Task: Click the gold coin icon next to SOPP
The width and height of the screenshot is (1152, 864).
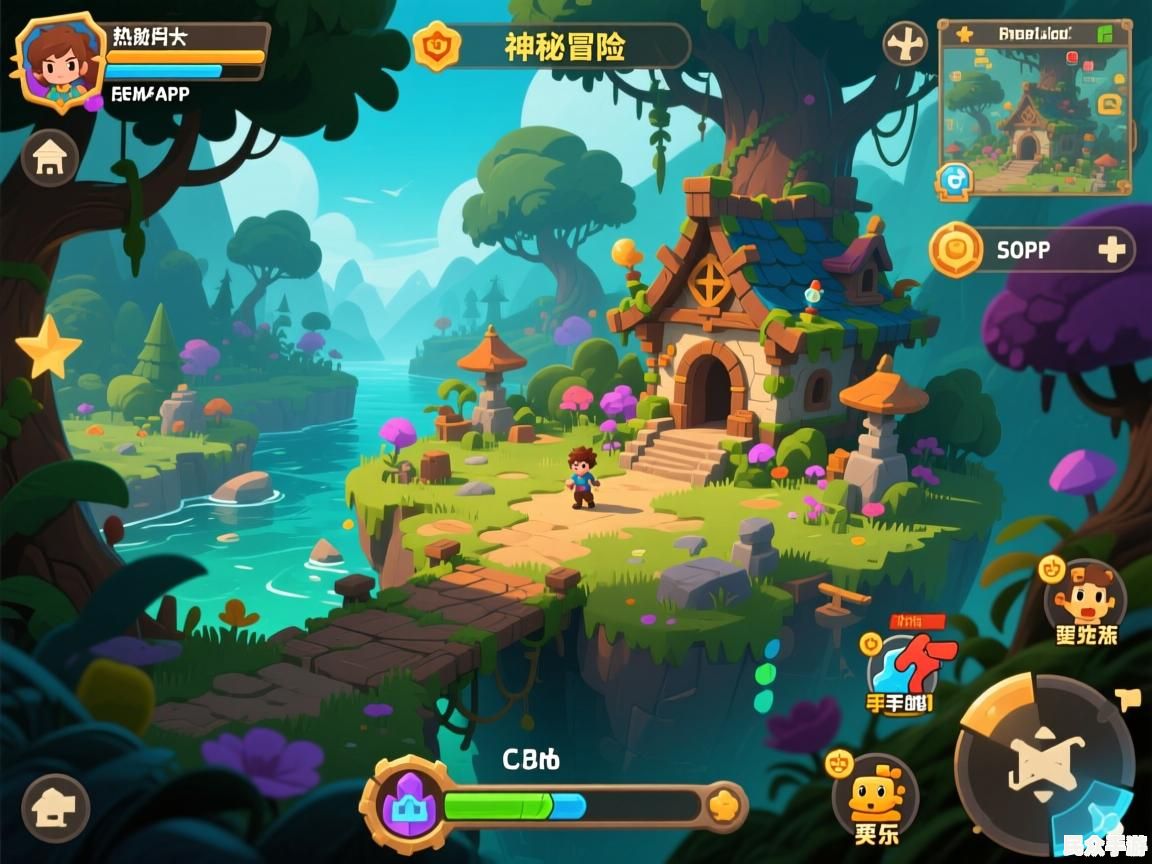Action: click(957, 250)
